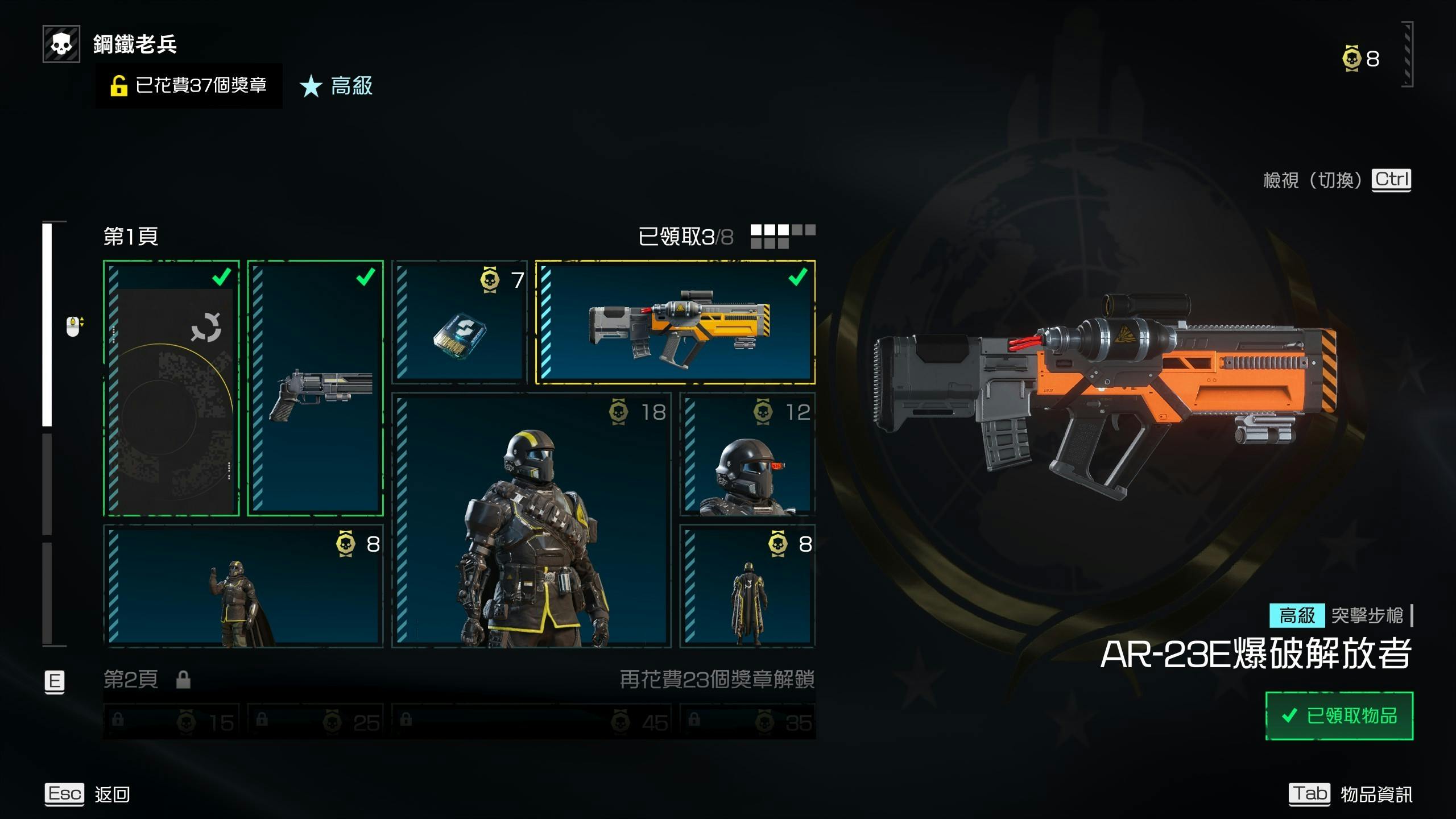Select the helmet tile costing 12 medals
The height and width of the screenshot is (819, 1456).
[x=747, y=454]
